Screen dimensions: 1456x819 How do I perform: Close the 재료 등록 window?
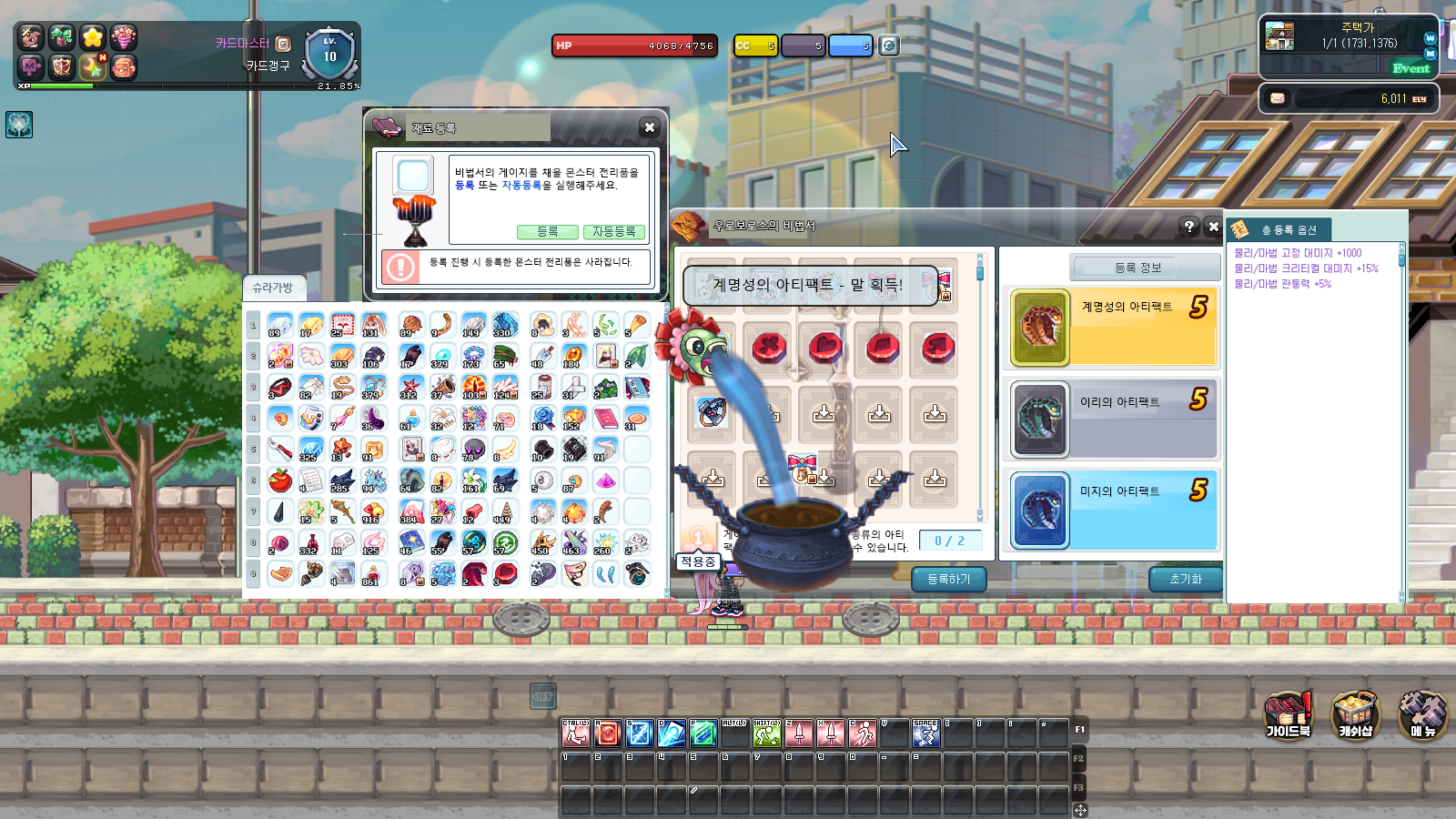click(649, 128)
